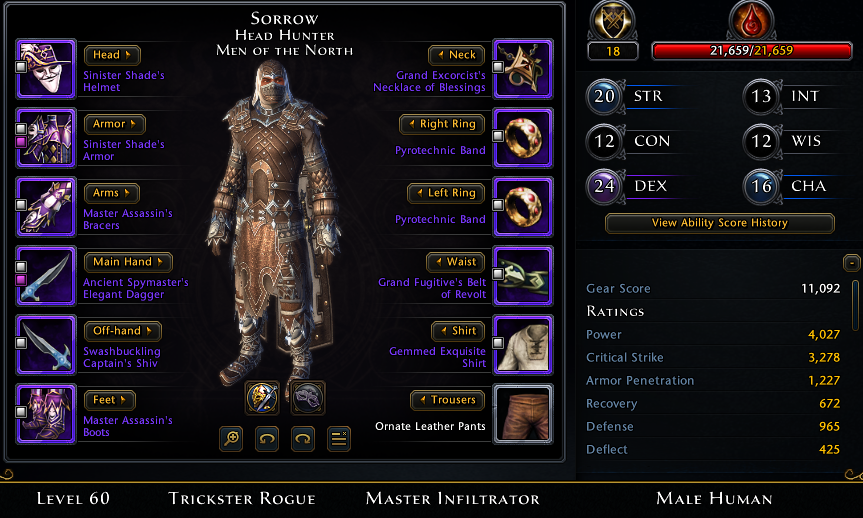This screenshot has height=518, width=863.
Task: Select the Grand Exorcist's Necklace icon
Action: pyautogui.click(x=522, y=68)
